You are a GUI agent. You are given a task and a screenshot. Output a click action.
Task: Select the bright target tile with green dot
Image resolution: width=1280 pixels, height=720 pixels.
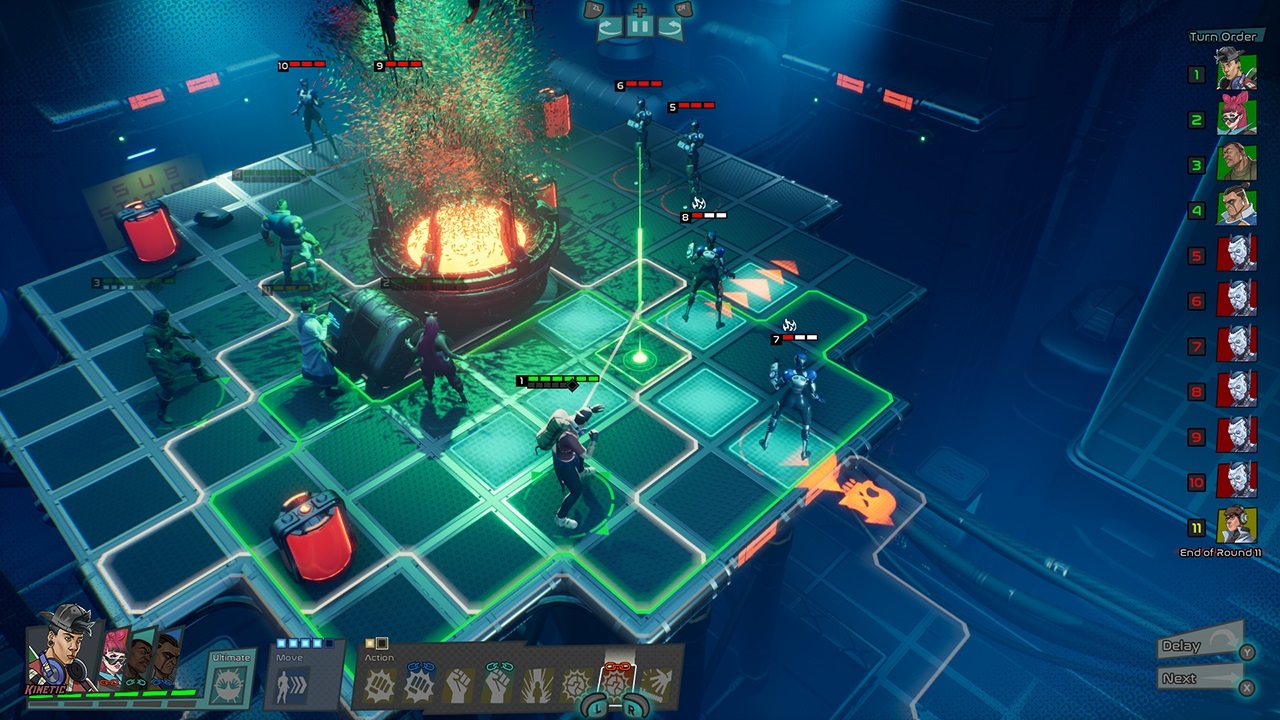tap(639, 356)
